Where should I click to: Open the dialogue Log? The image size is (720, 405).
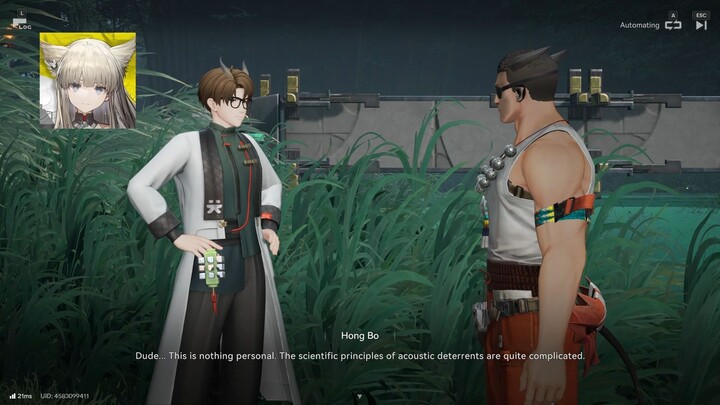(x=21, y=20)
